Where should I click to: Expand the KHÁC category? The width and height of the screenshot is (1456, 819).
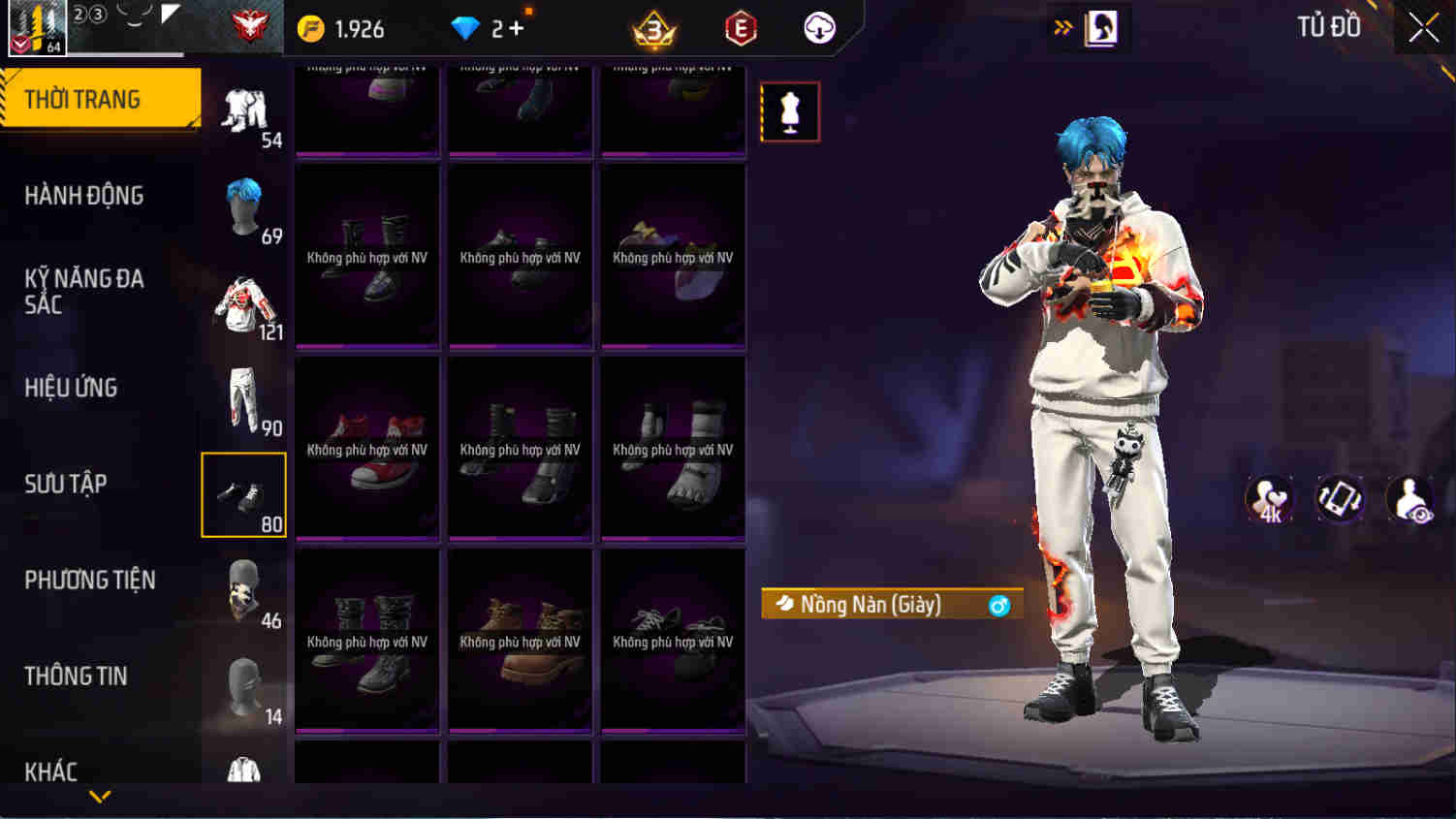pos(53,772)
